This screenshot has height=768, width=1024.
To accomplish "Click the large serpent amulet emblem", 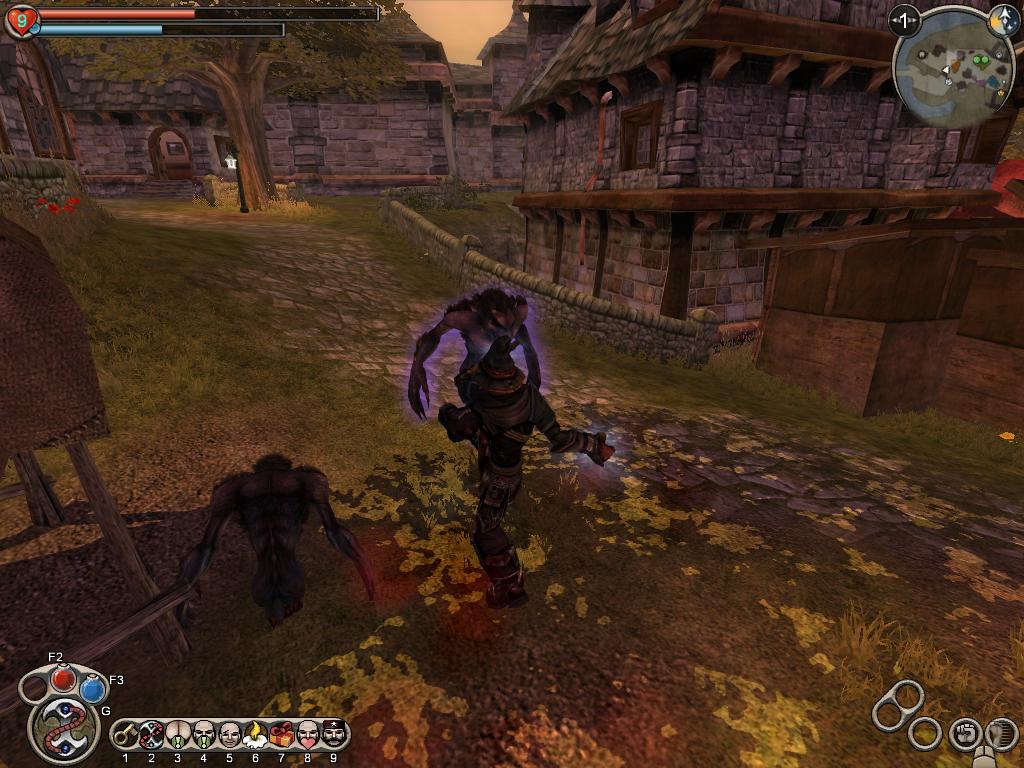I will (x=64, y=728).
